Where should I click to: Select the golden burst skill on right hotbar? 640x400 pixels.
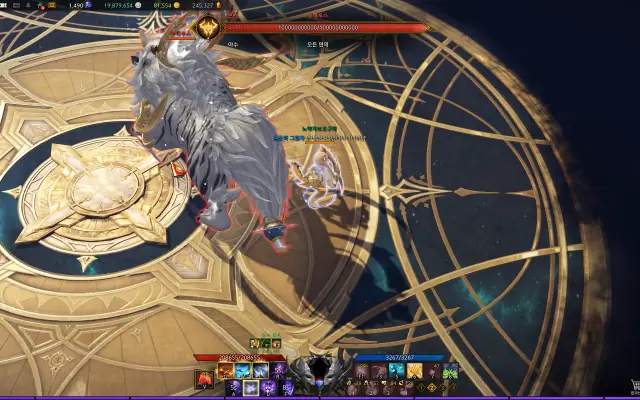coord(413,372)
